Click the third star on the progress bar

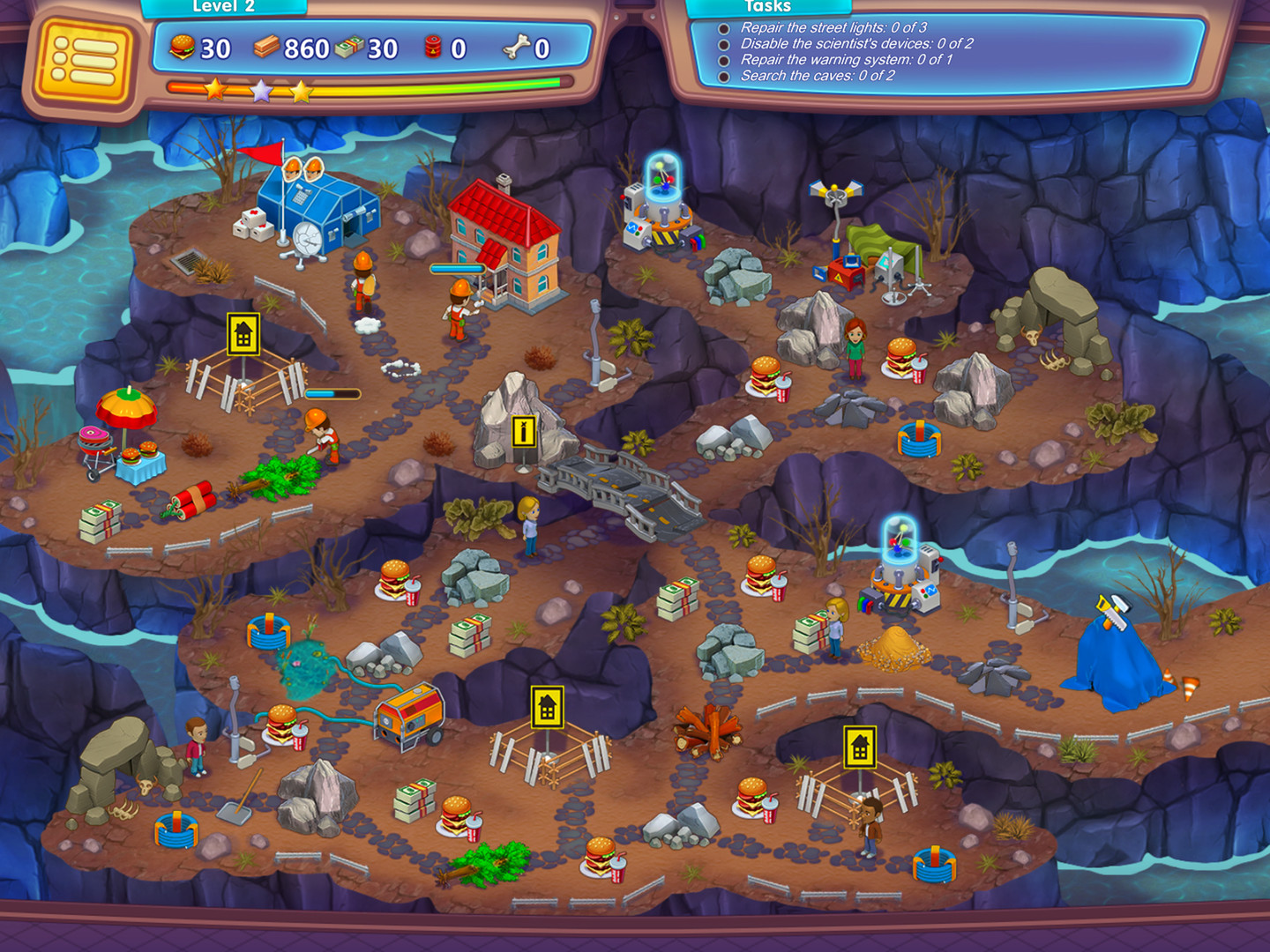click(x=301, y=88)
